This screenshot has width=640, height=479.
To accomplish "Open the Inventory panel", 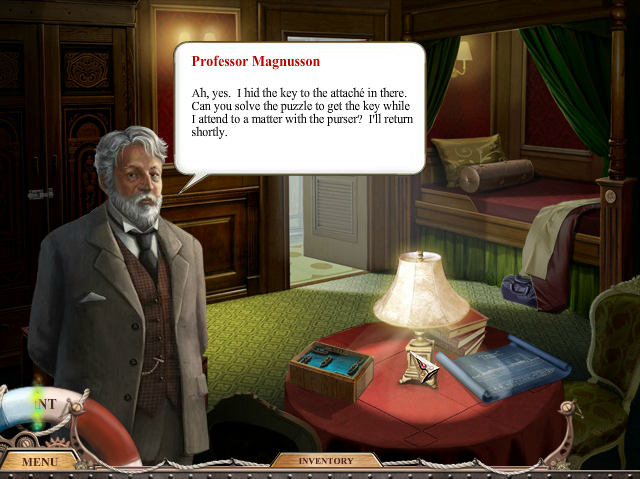I will [326, 461].
